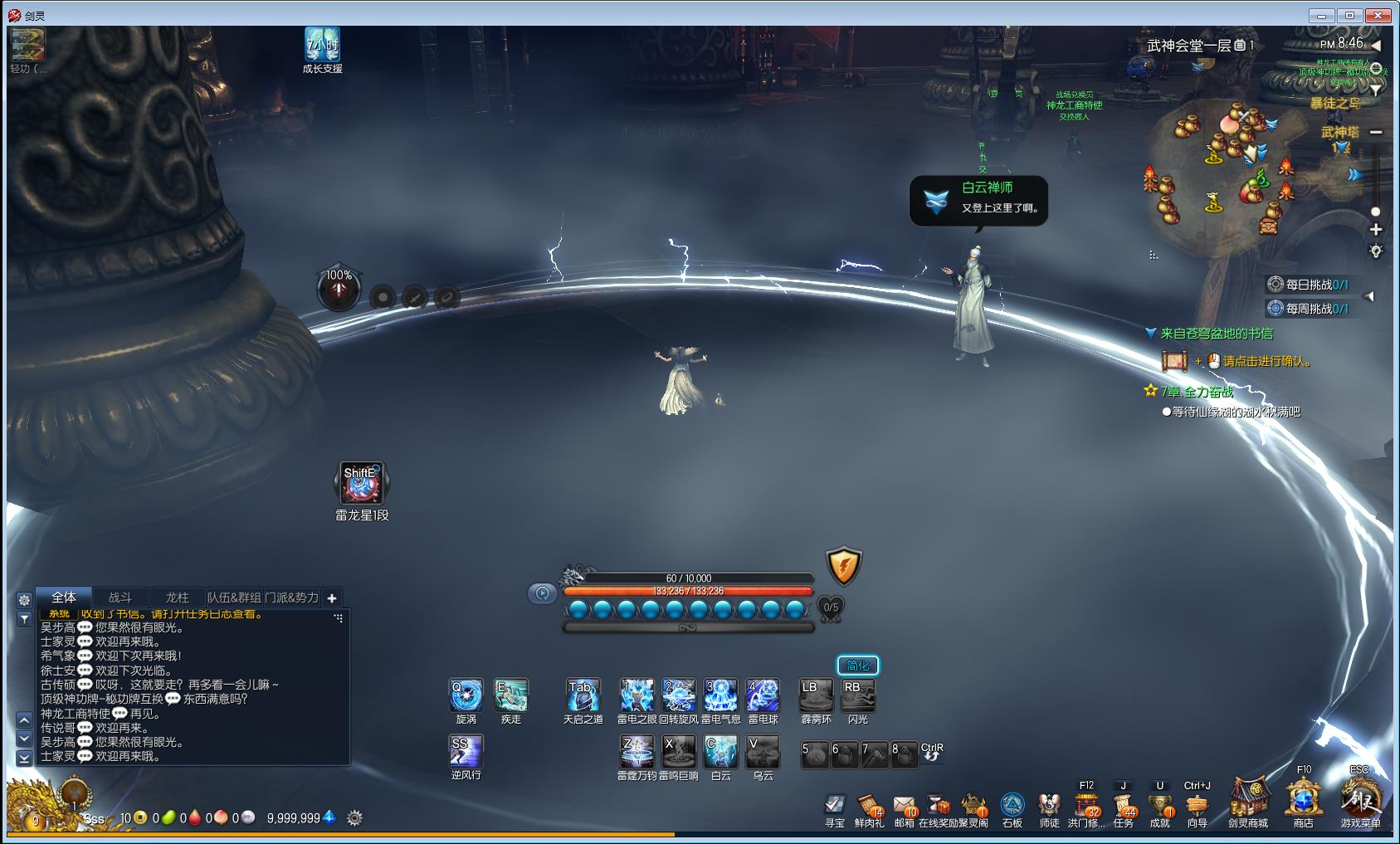Image resolution: width=1400 pixels, height=844 pixels.
Task: Open the 每日挑战 daily challenge
Action: point(1316,285)
